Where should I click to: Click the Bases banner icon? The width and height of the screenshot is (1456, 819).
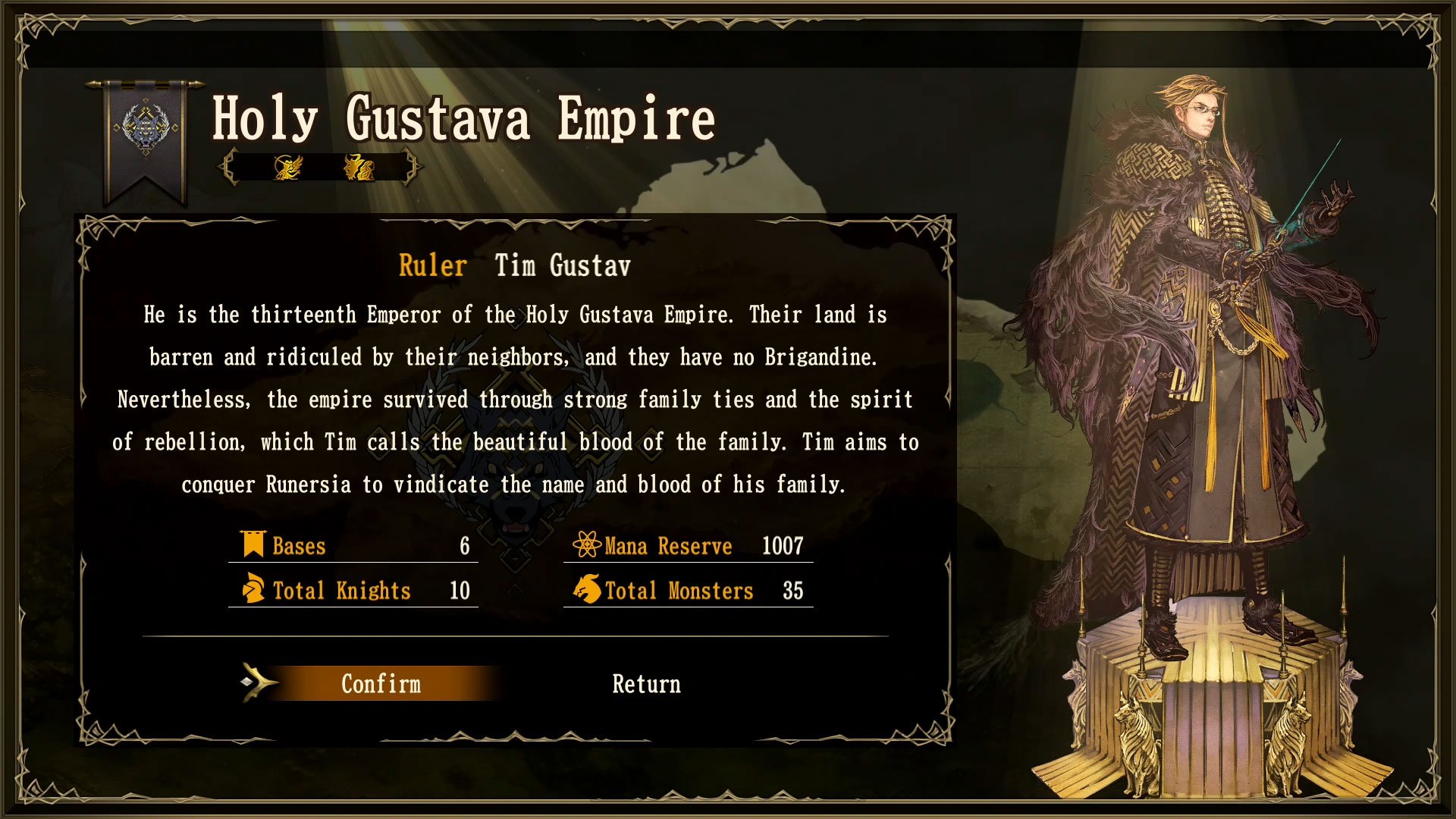(252, 544)
